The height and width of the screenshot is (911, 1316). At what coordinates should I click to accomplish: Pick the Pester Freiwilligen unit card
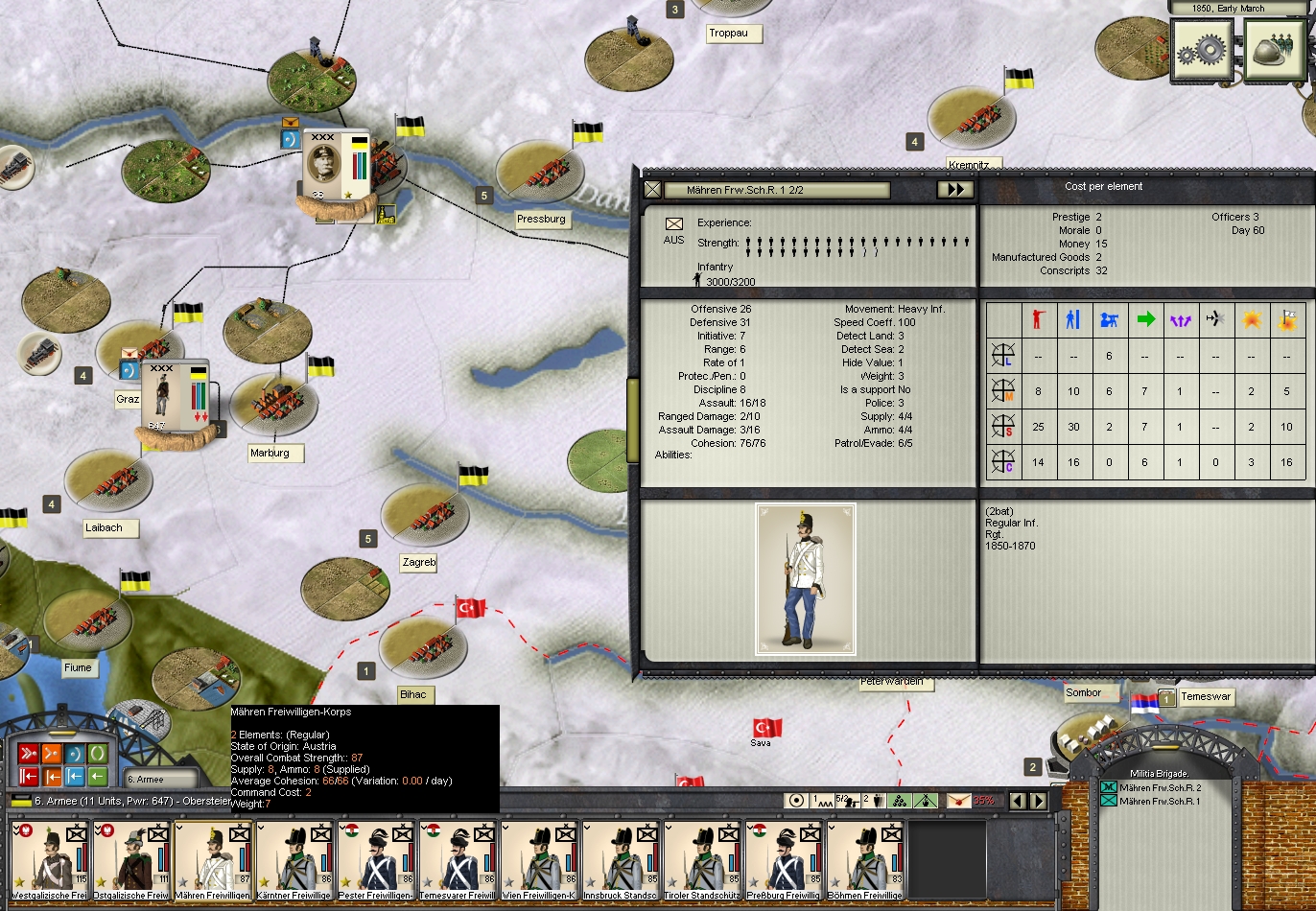376,859
